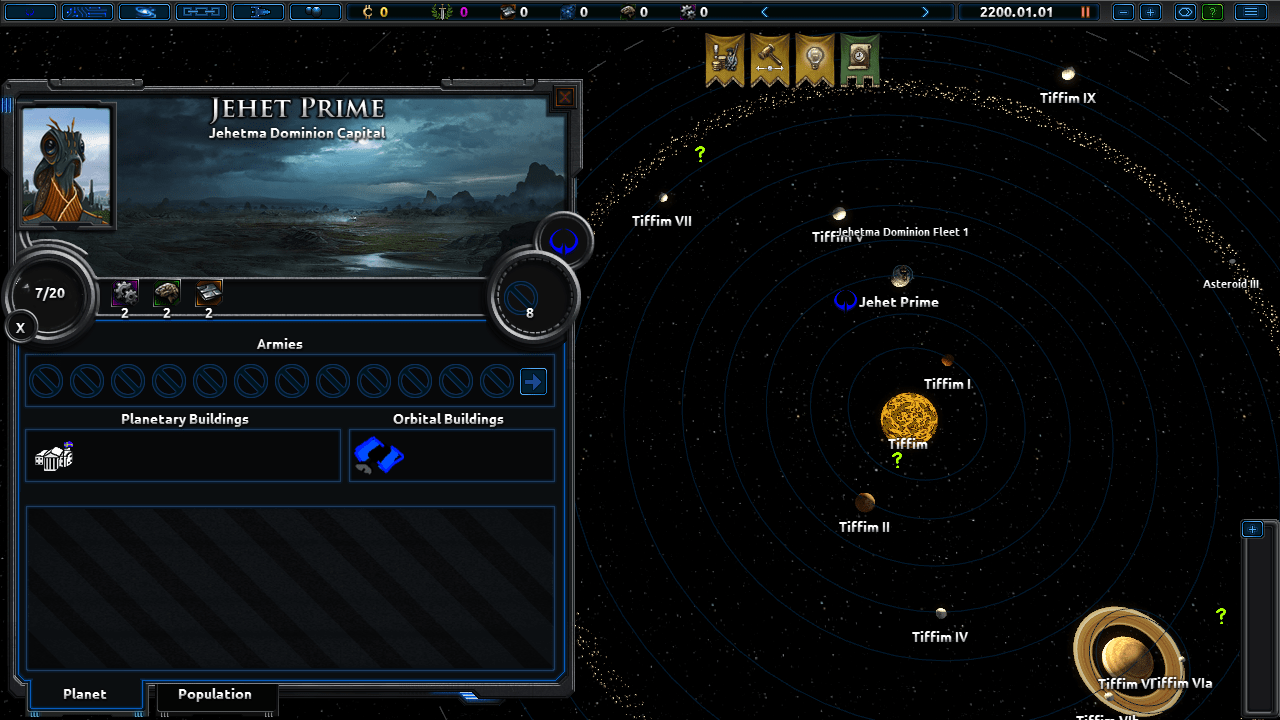Click the X button under the 7/20 circle

coord(20,327)
